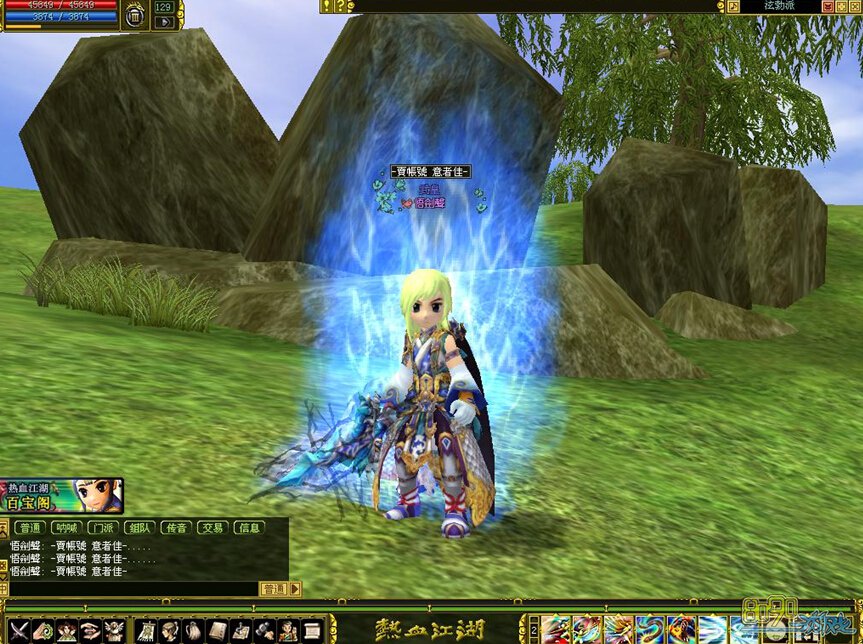Switch to the 普通 chat tab
The image size is (863, 644).
pyautogui.click(x=30, y=528)
